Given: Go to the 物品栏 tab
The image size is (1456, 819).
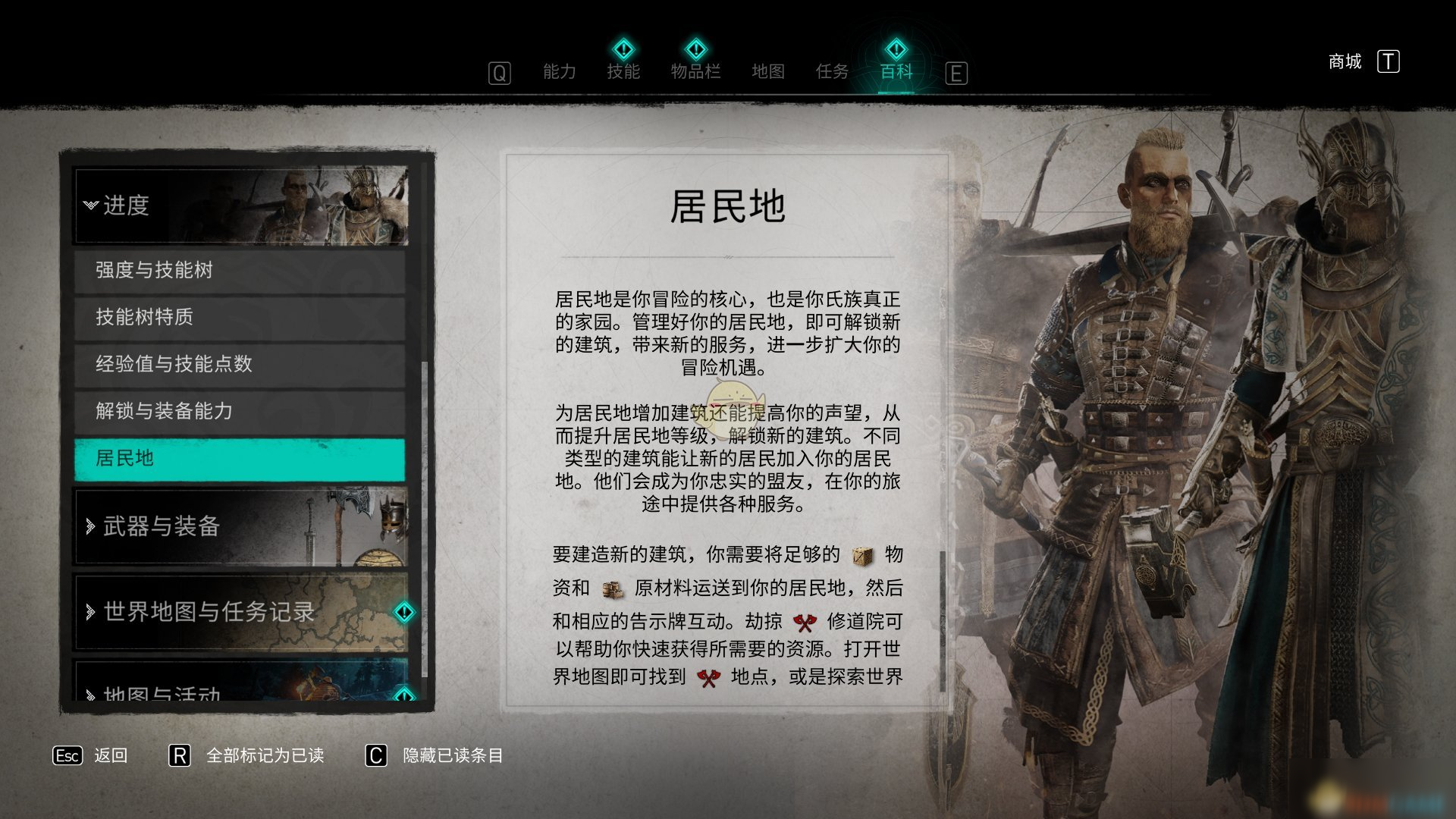Looking at the screenshot, I should (695, 72).
